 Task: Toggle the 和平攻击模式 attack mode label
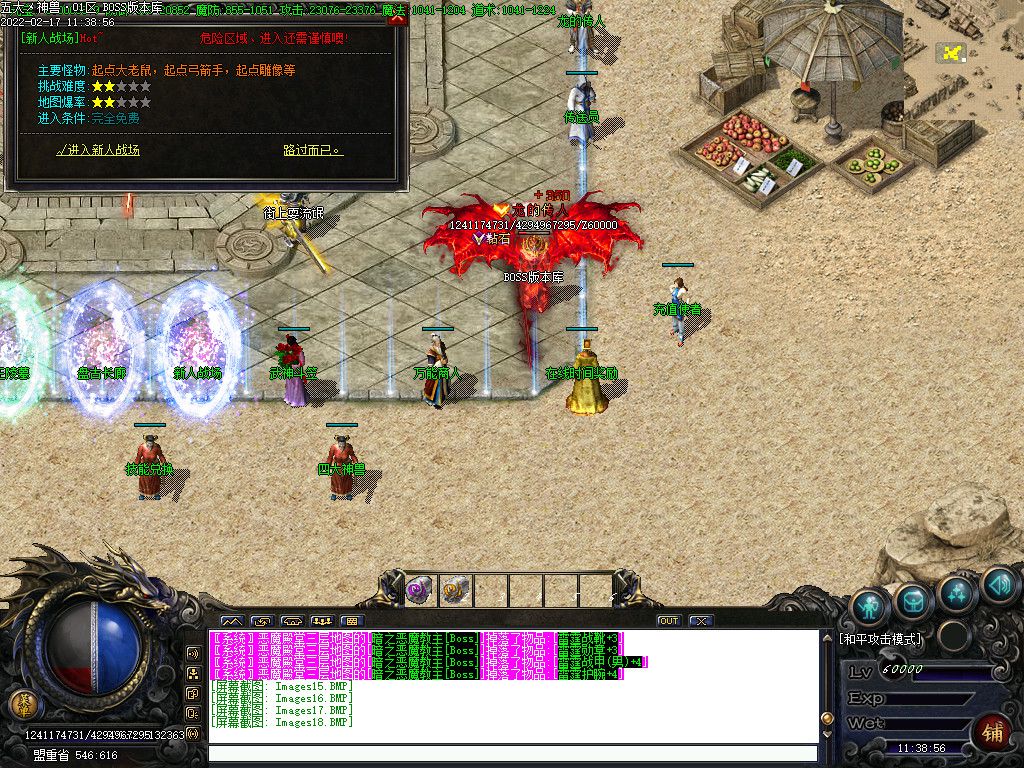tap(880, 638)
